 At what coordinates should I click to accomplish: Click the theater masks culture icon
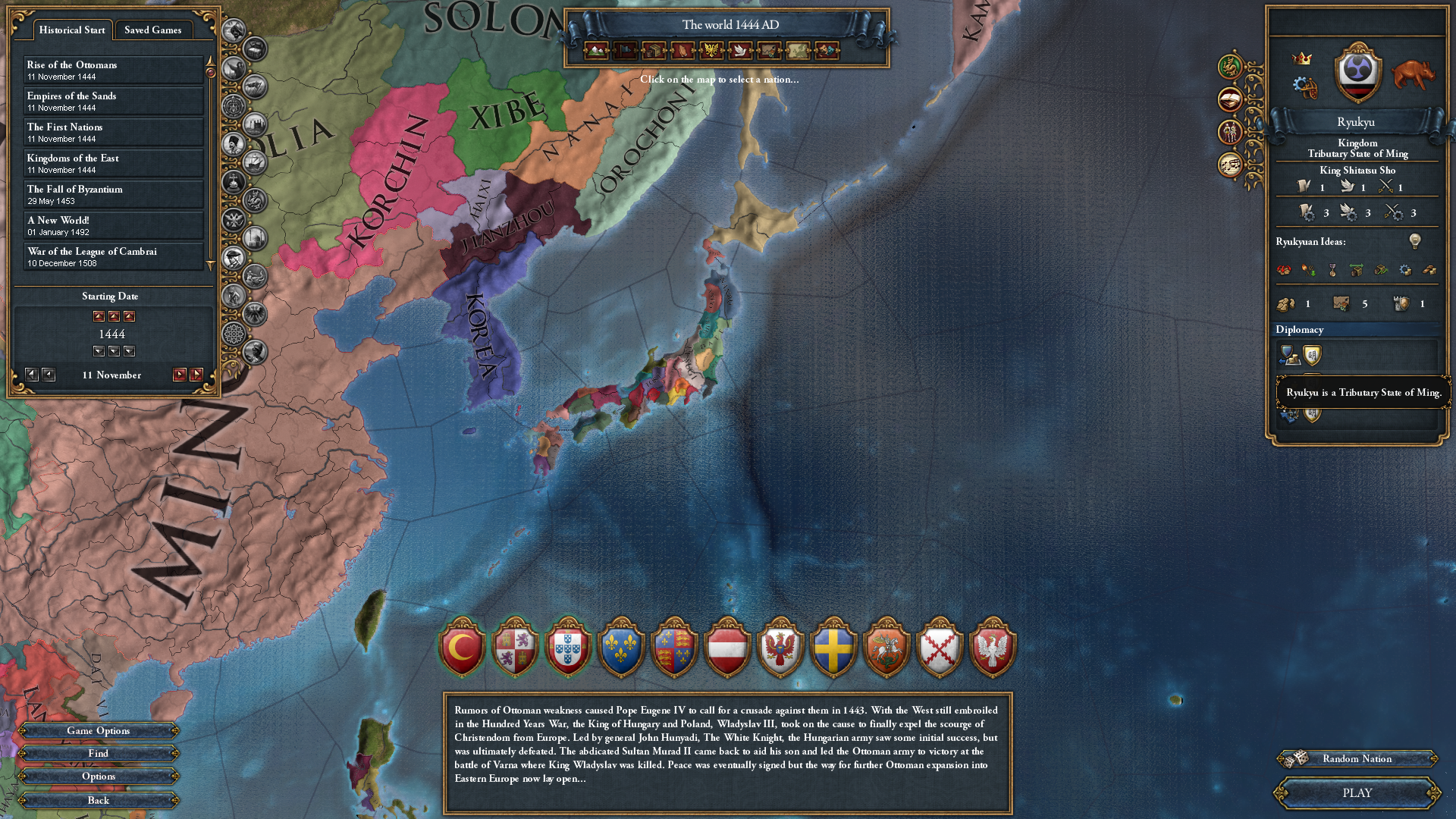827,51
